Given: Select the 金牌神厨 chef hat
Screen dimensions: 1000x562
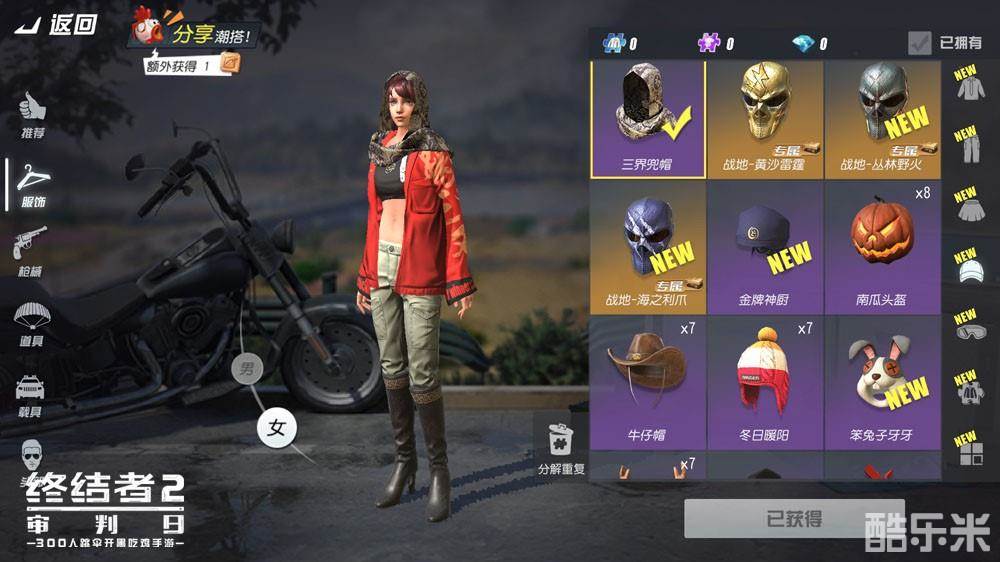Looking at the screenshot, I should pyautogui.click(x=765, y=248).
